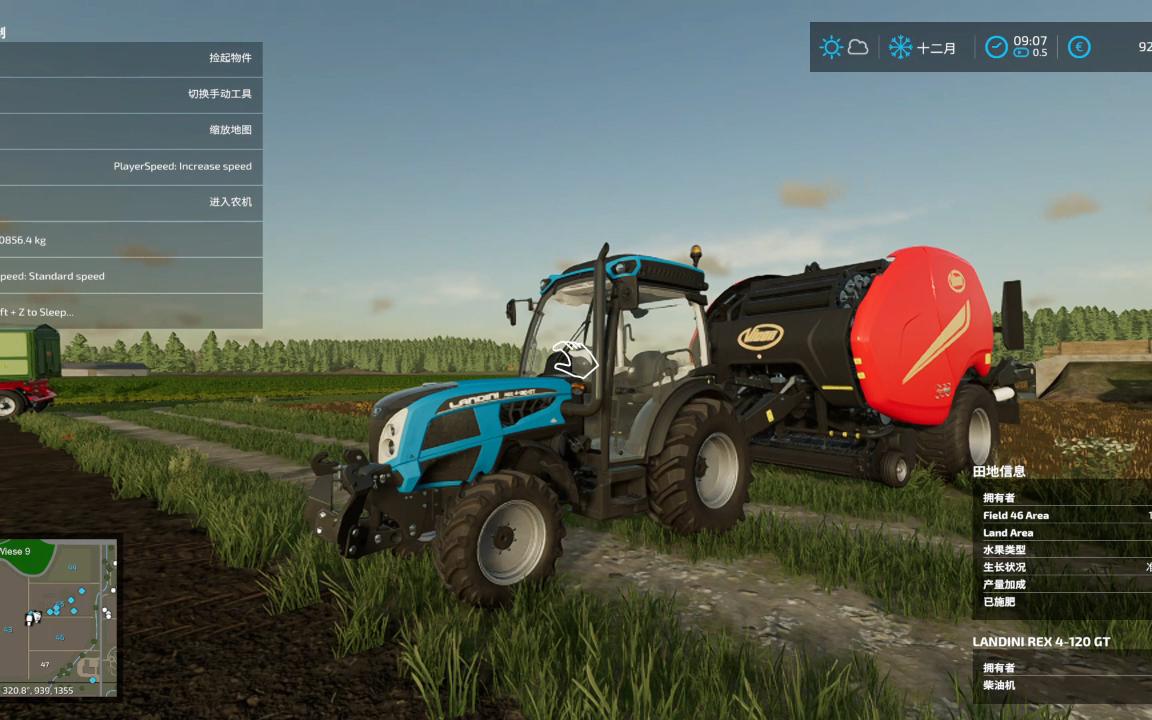Select the snowflake season icon

click(x=900, y=47)
